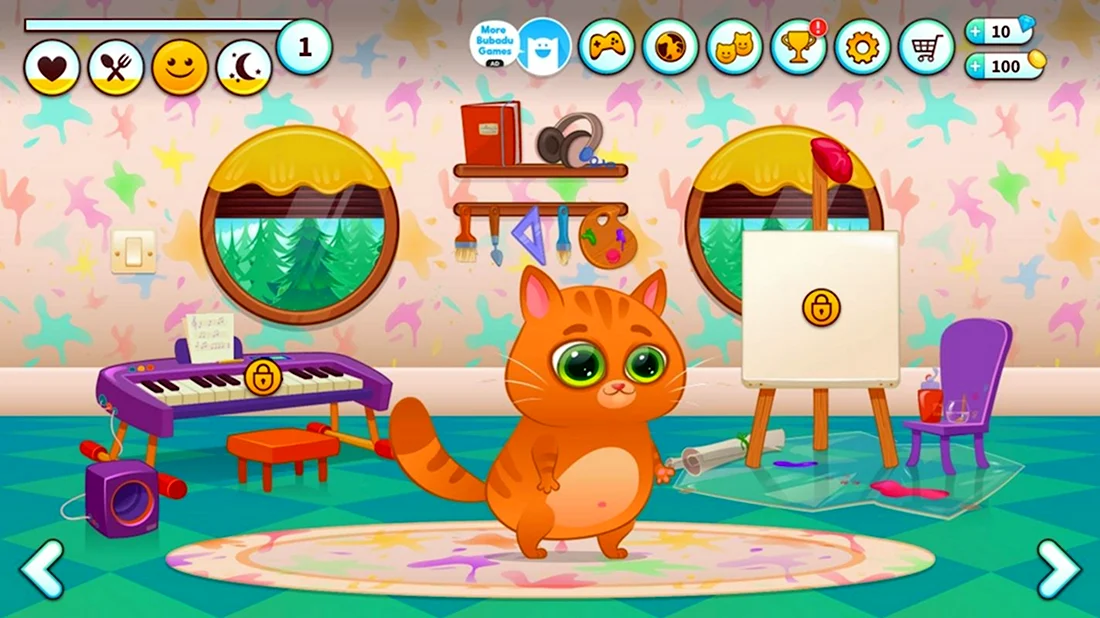Open the moon and star sleep icon
The width and height of the screenshot is (1100, 618).
[244, 68]
